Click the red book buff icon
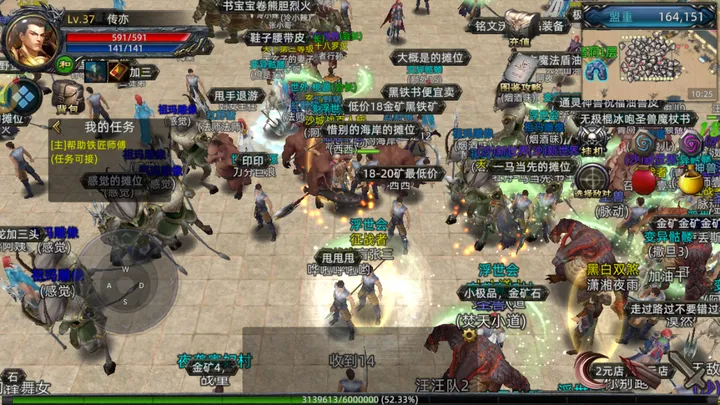 [x=118, y=71]
